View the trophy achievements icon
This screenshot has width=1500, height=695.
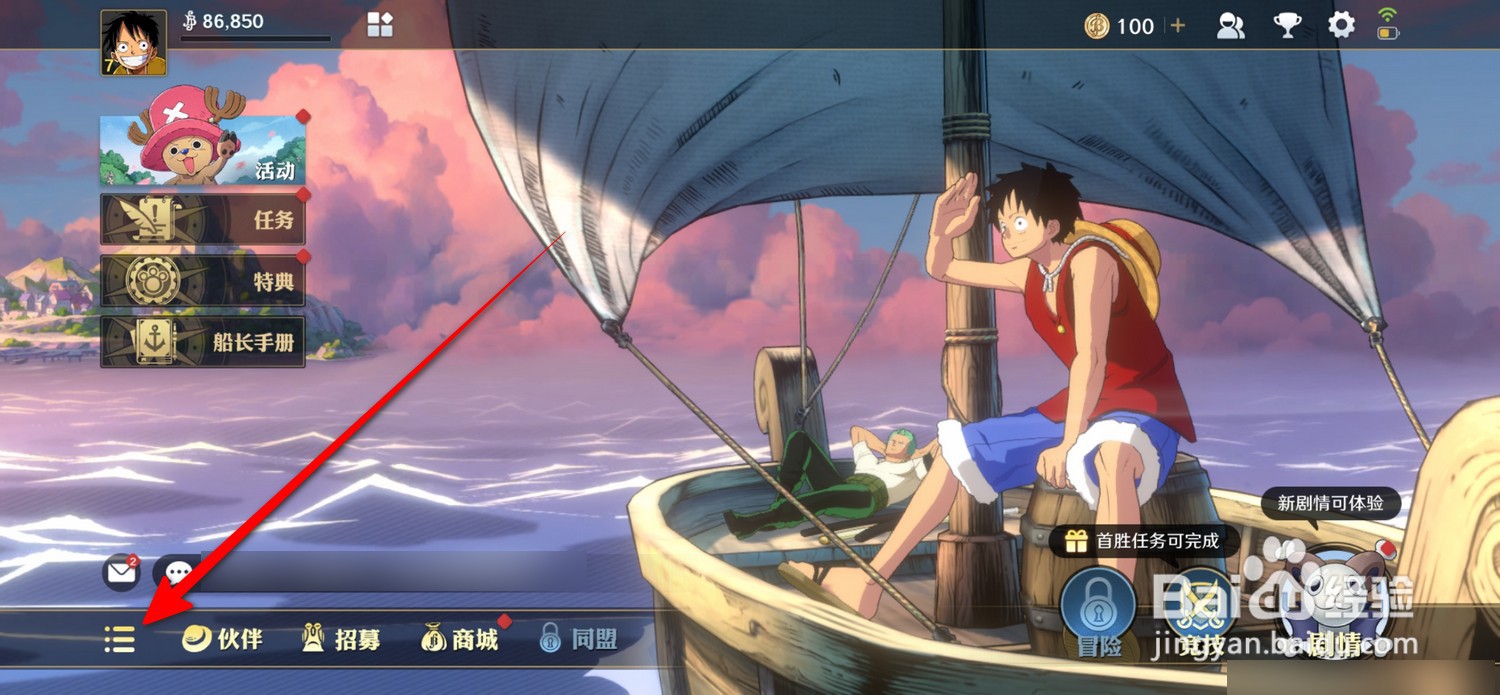click(x=1287, y=26)
